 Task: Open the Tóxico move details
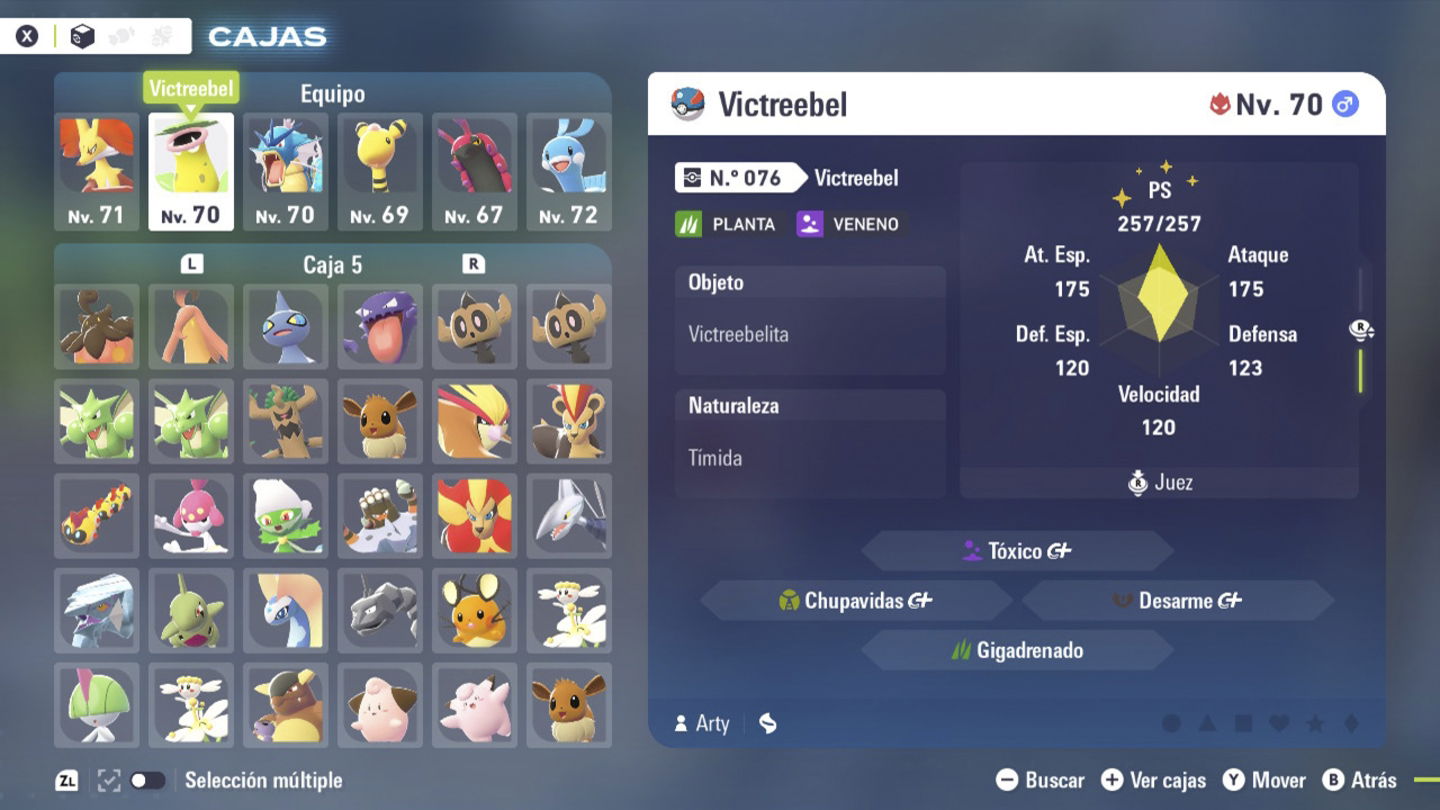(x=1017, y=551)
